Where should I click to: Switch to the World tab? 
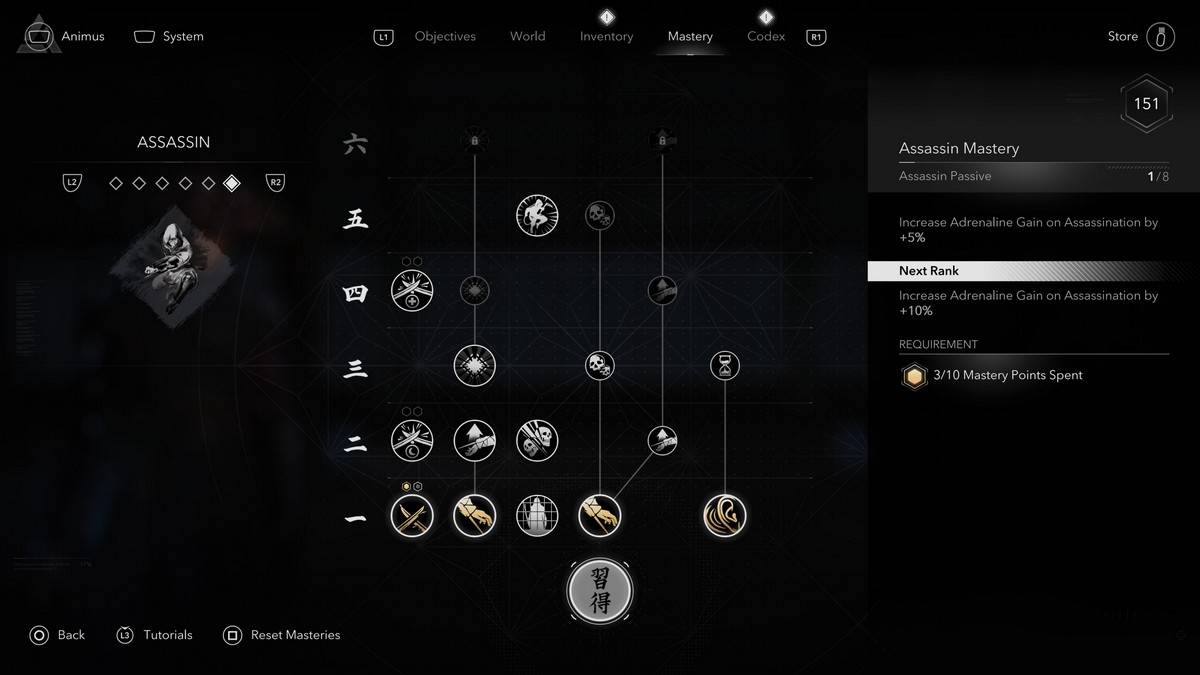[527, 36]
